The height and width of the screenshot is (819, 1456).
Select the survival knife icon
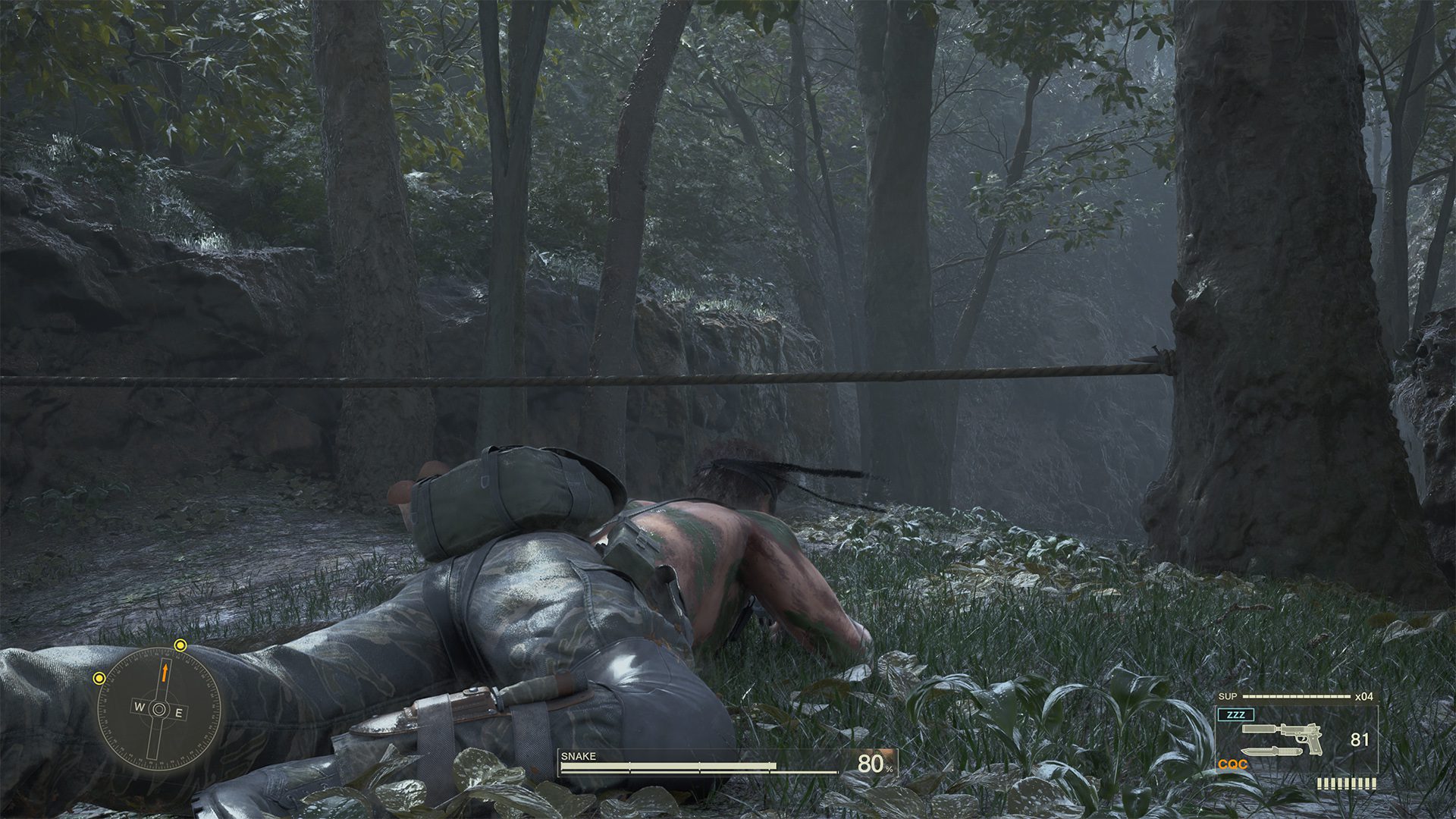coord(1271,752)
